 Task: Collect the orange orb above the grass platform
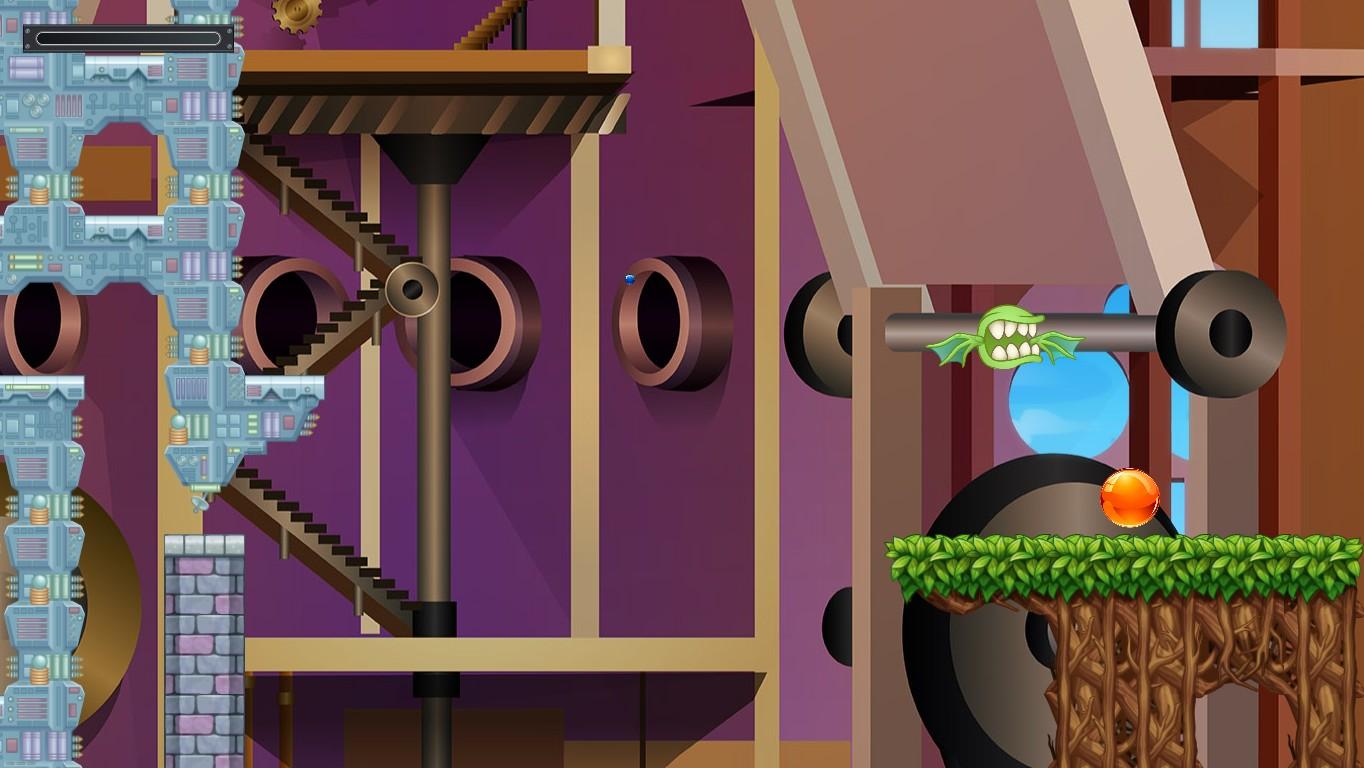(x=1128, y=500)
